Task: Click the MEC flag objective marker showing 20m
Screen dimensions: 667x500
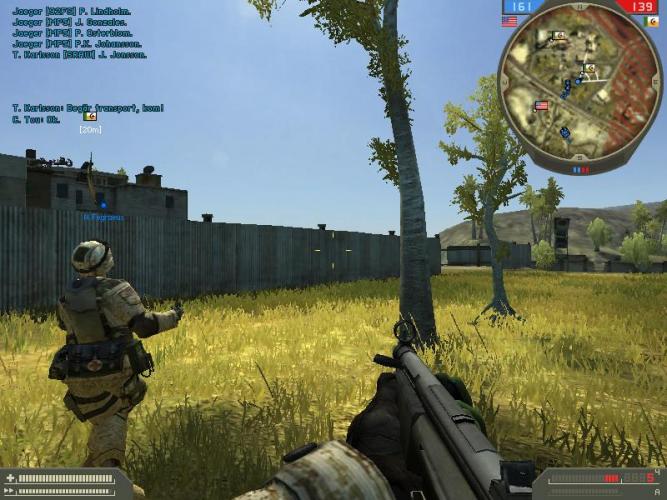Action: (90, 117)
